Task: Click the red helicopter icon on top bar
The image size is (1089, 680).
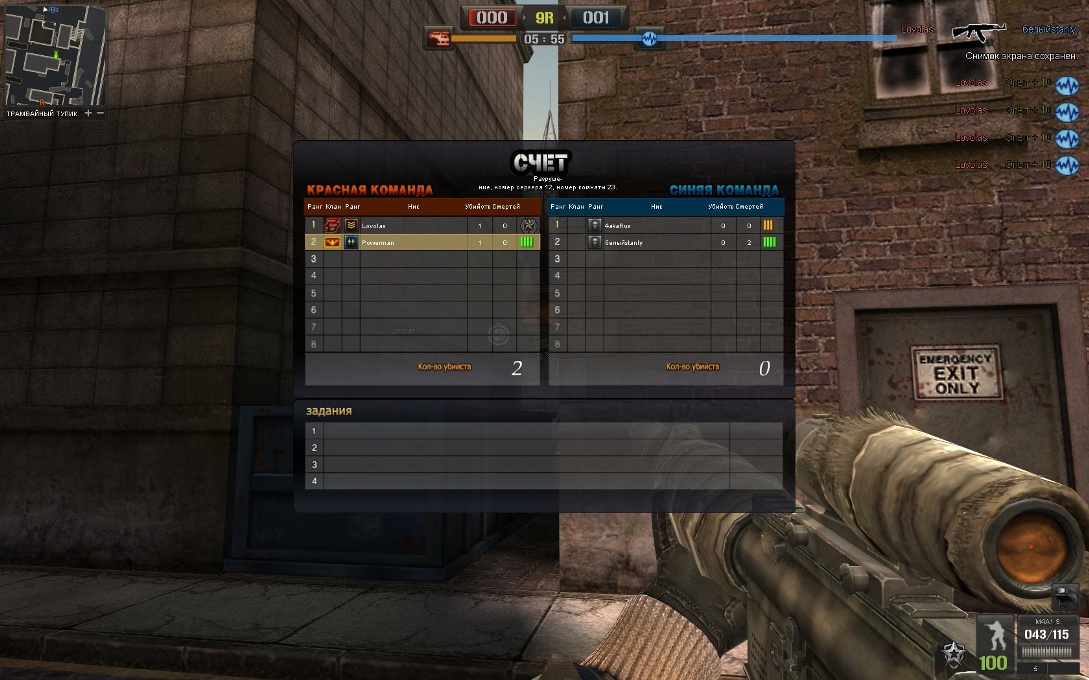Action: [x=438, y=39]
